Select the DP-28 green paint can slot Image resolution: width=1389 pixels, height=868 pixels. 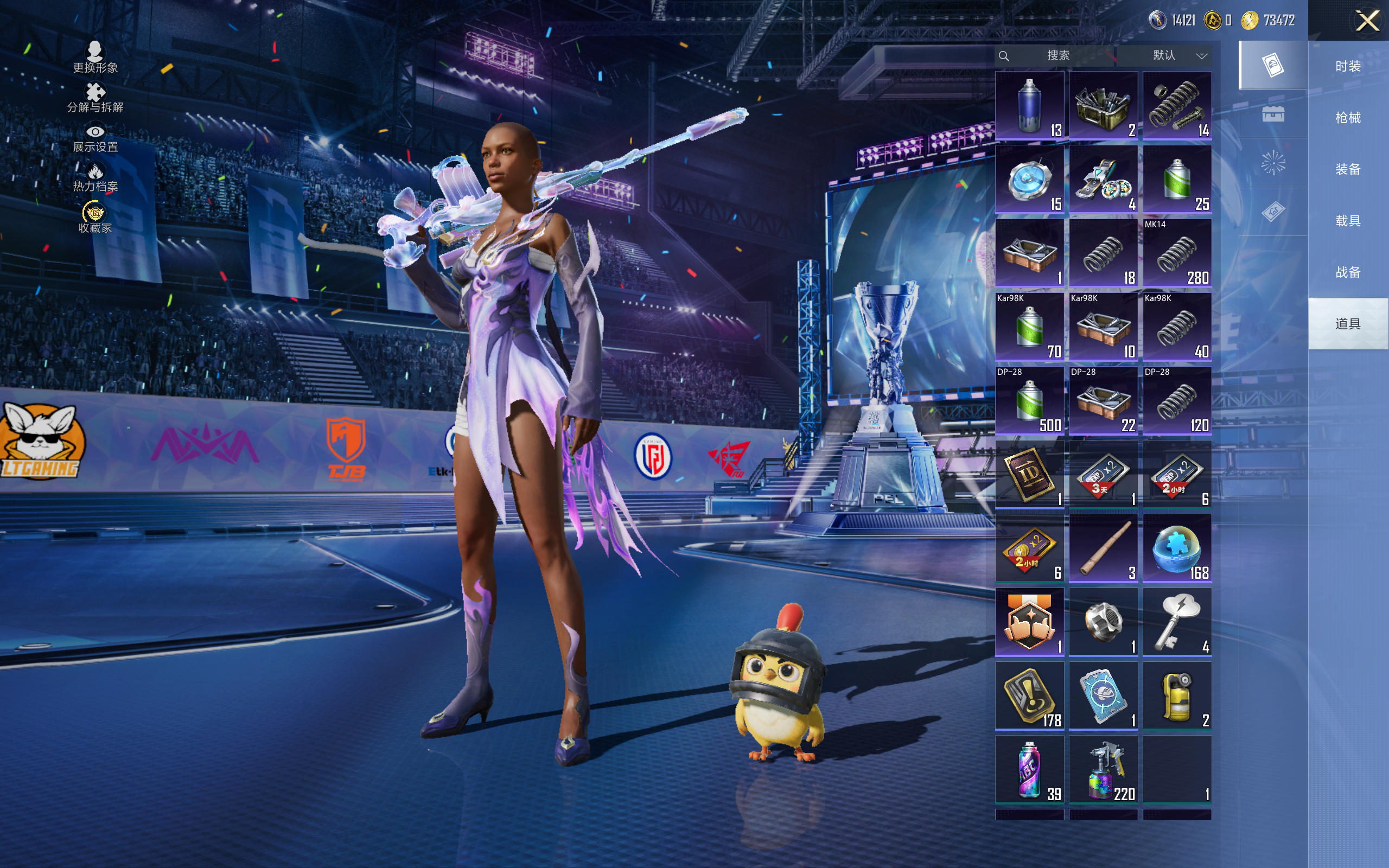coord(1029,401)
